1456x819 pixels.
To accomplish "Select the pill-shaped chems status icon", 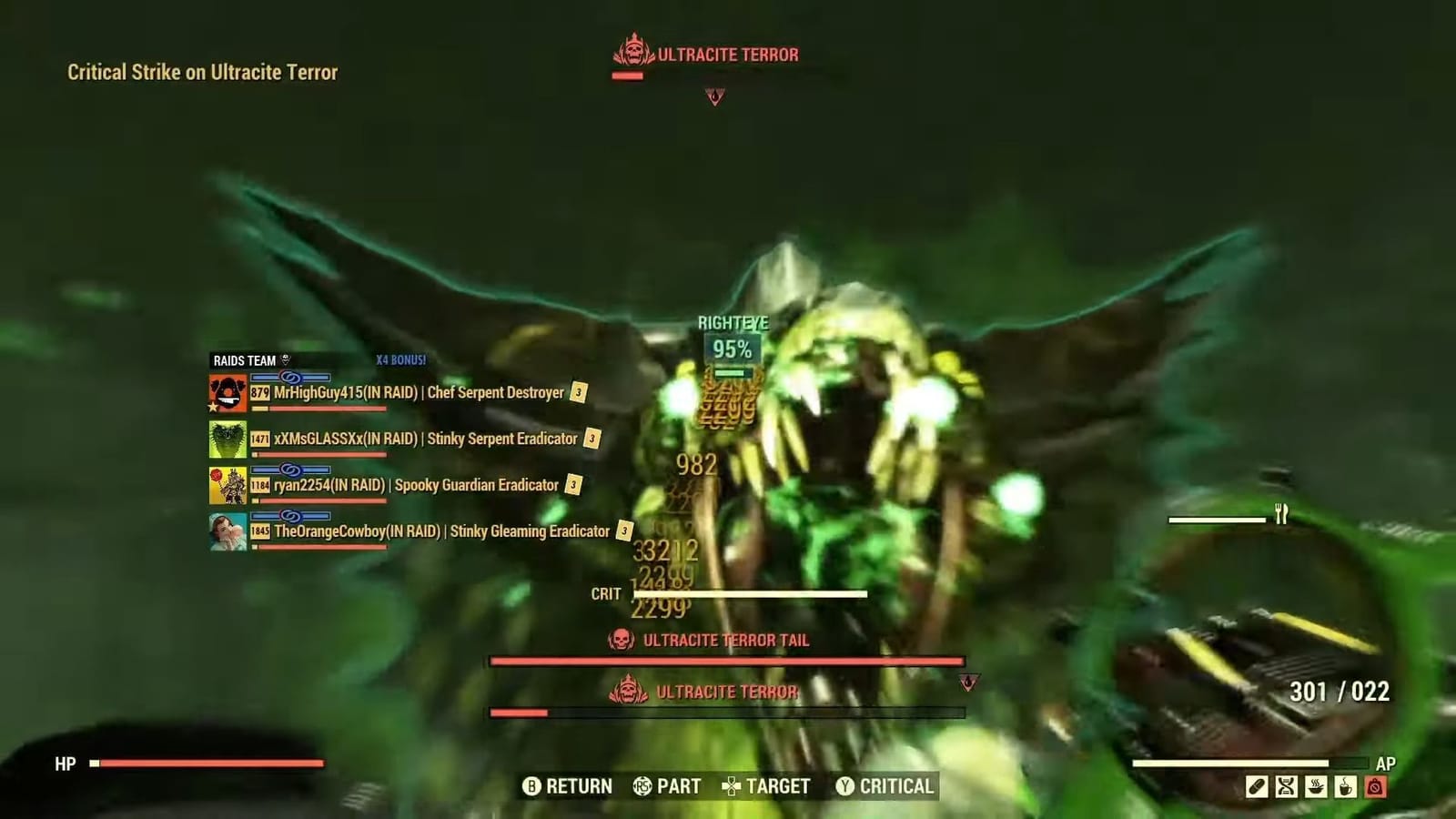I will tap(1258, 786).
